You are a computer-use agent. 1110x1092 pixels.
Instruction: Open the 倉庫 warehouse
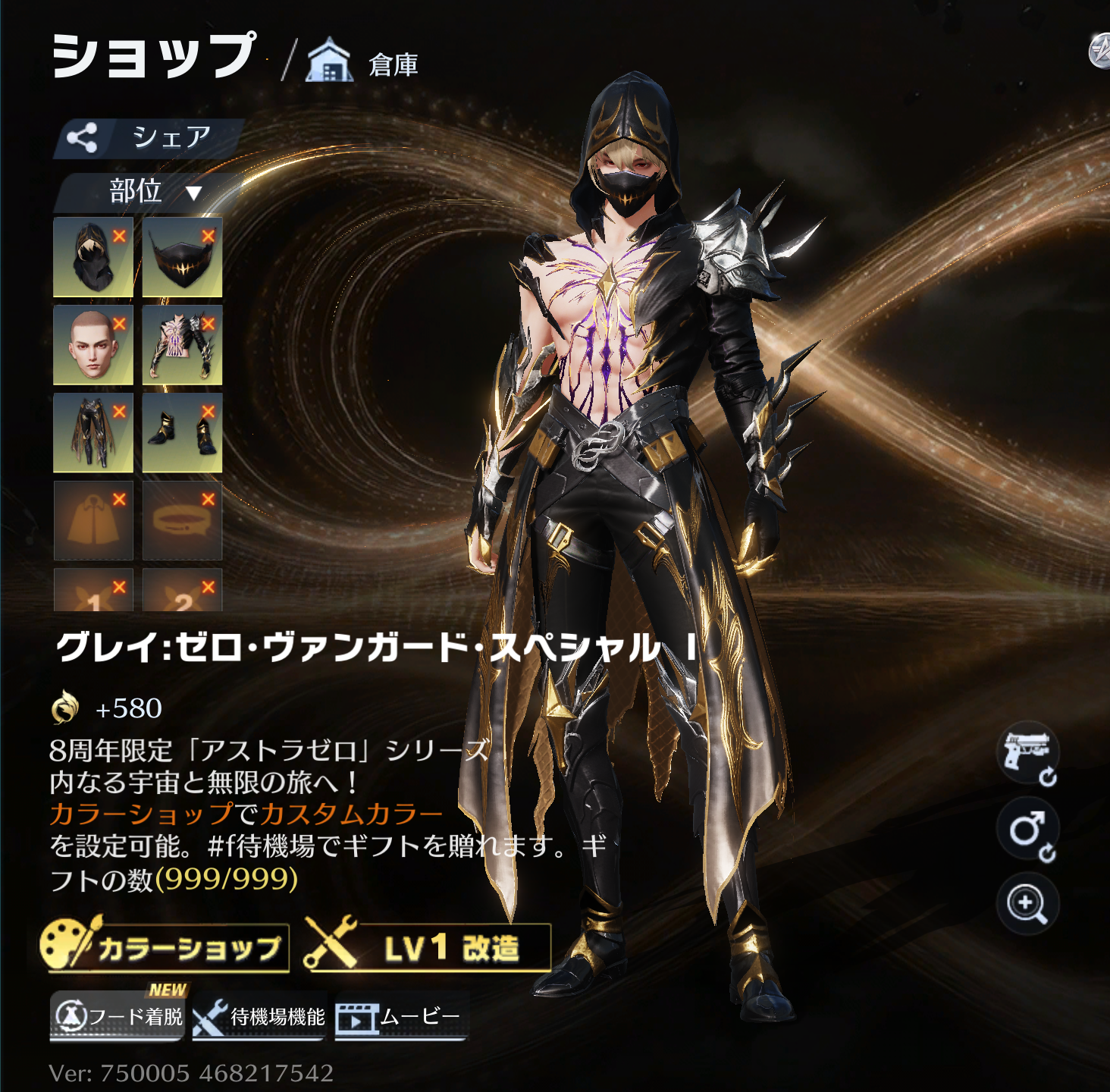coord(364,63)
